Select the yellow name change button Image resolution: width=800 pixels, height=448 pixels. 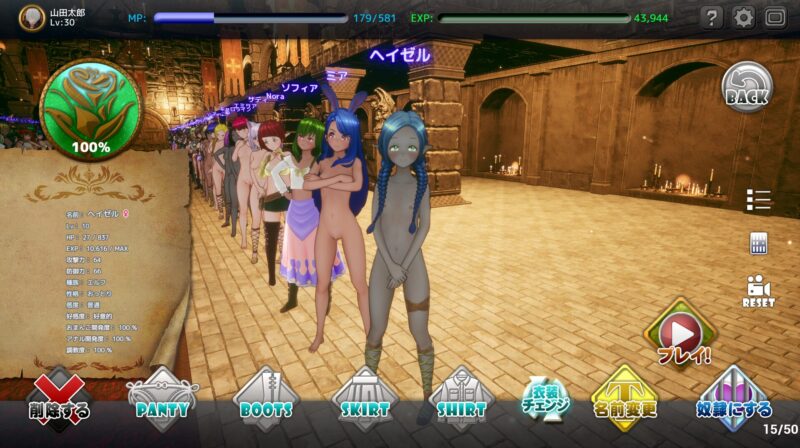tap(624, 400)
